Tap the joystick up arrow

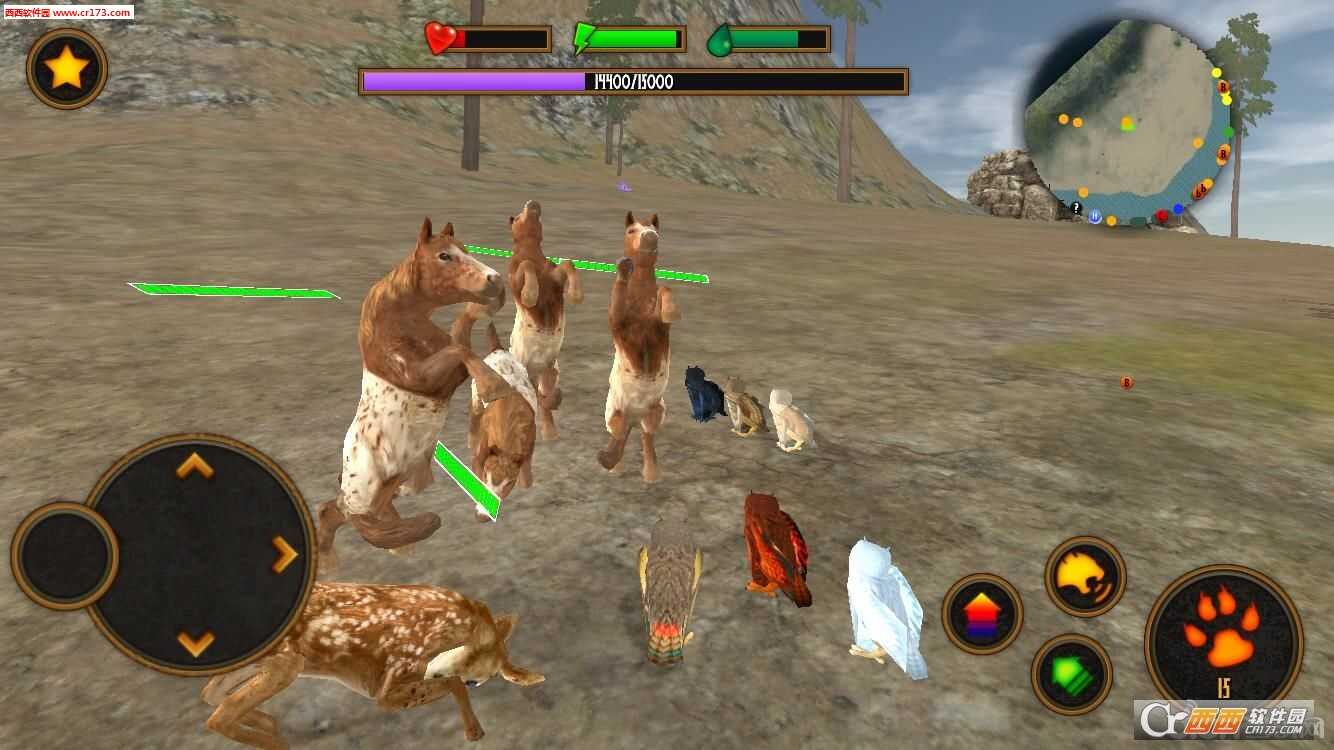tap(195, 465)
